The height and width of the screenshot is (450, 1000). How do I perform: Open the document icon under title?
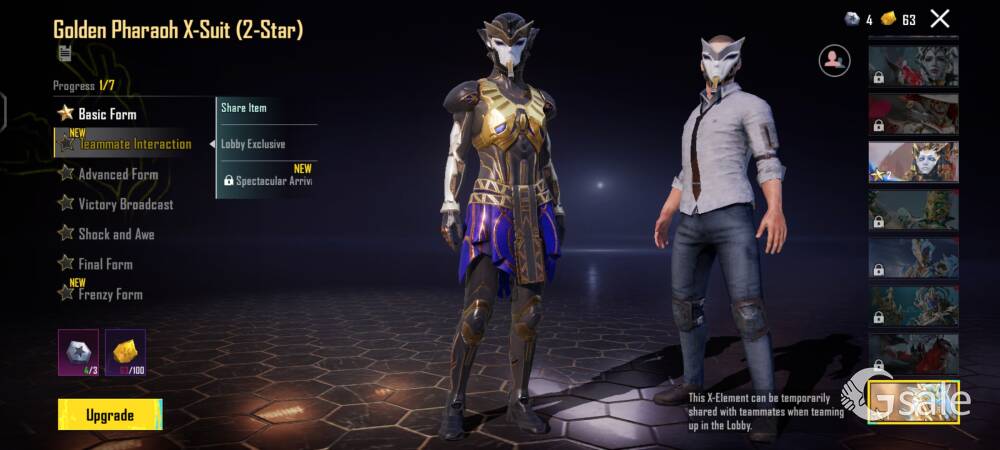(x=65, y=53)
